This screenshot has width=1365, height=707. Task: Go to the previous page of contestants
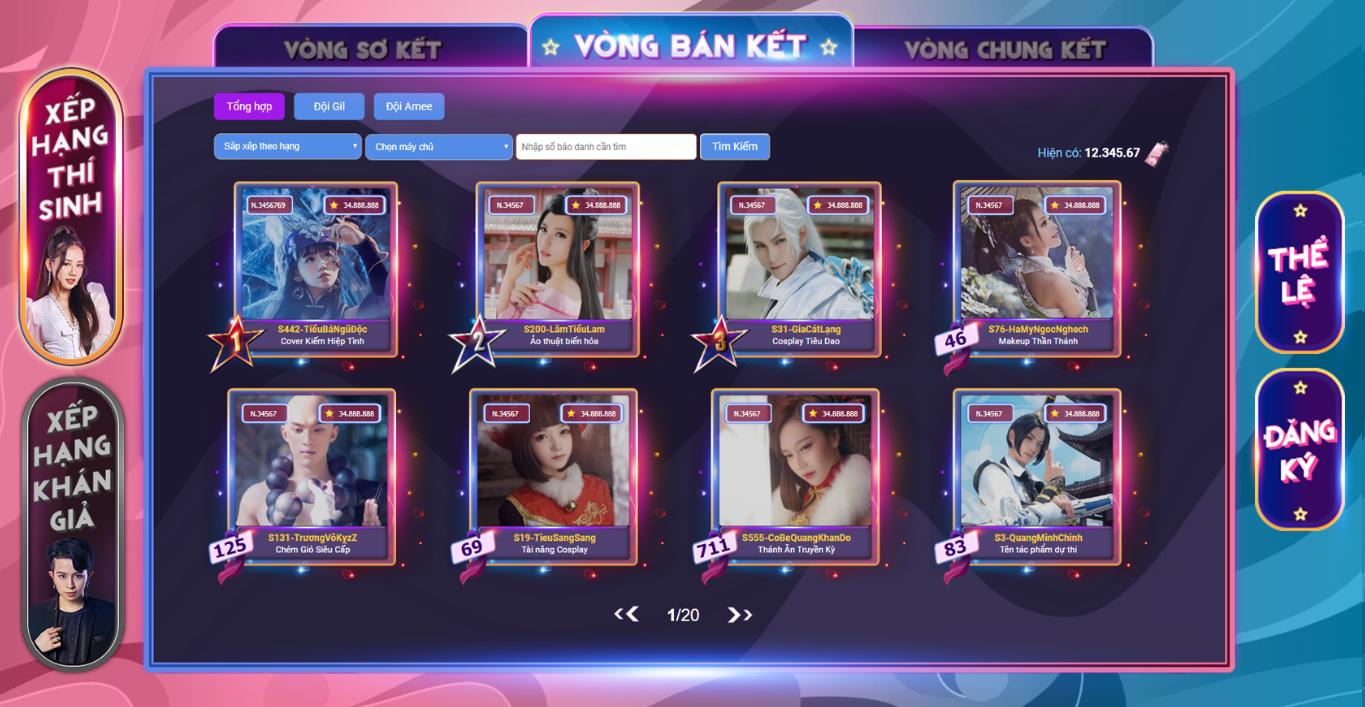[x=626, y=615]
